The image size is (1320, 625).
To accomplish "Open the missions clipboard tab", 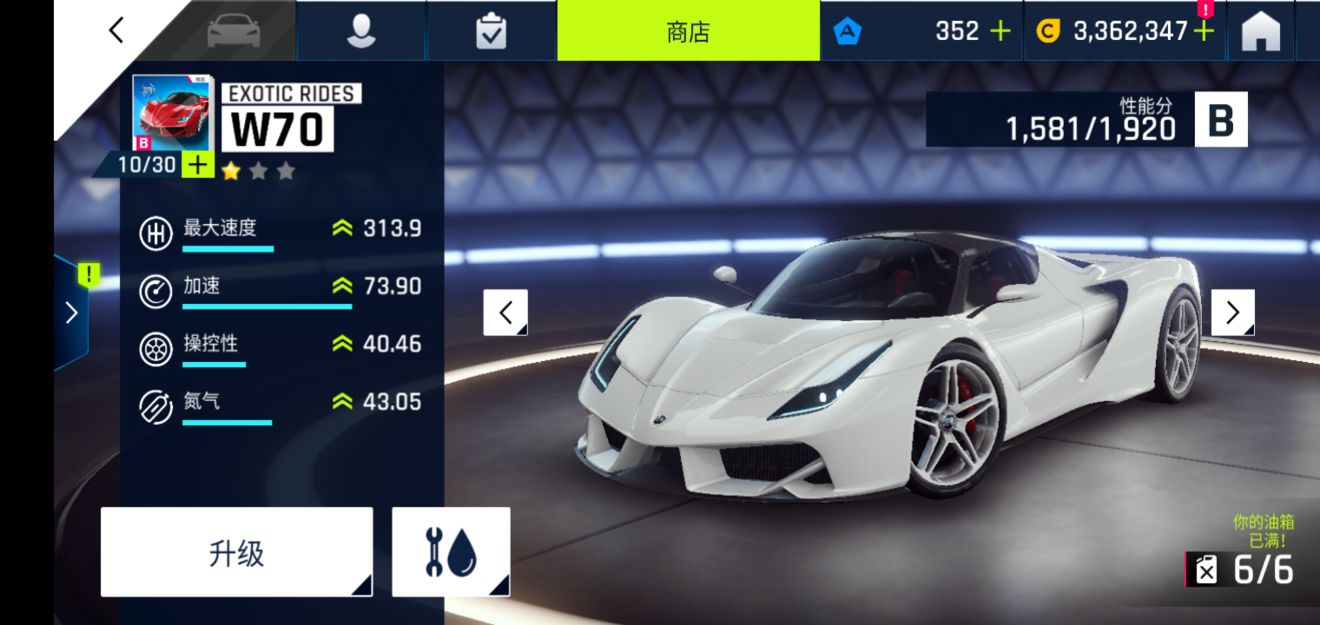I will (x=491, y=31).
